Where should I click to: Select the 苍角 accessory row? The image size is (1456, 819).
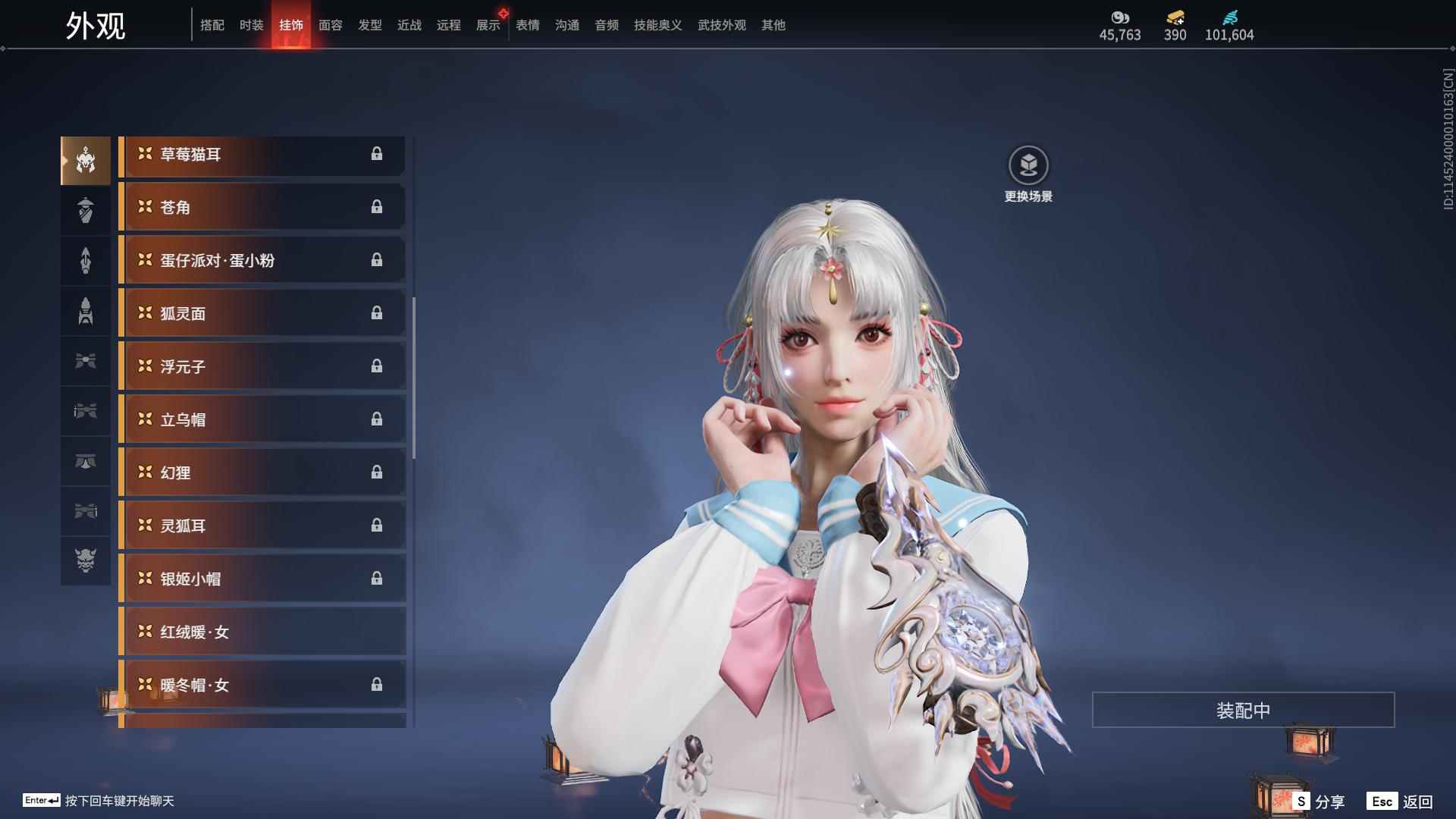tap(262, 207)
